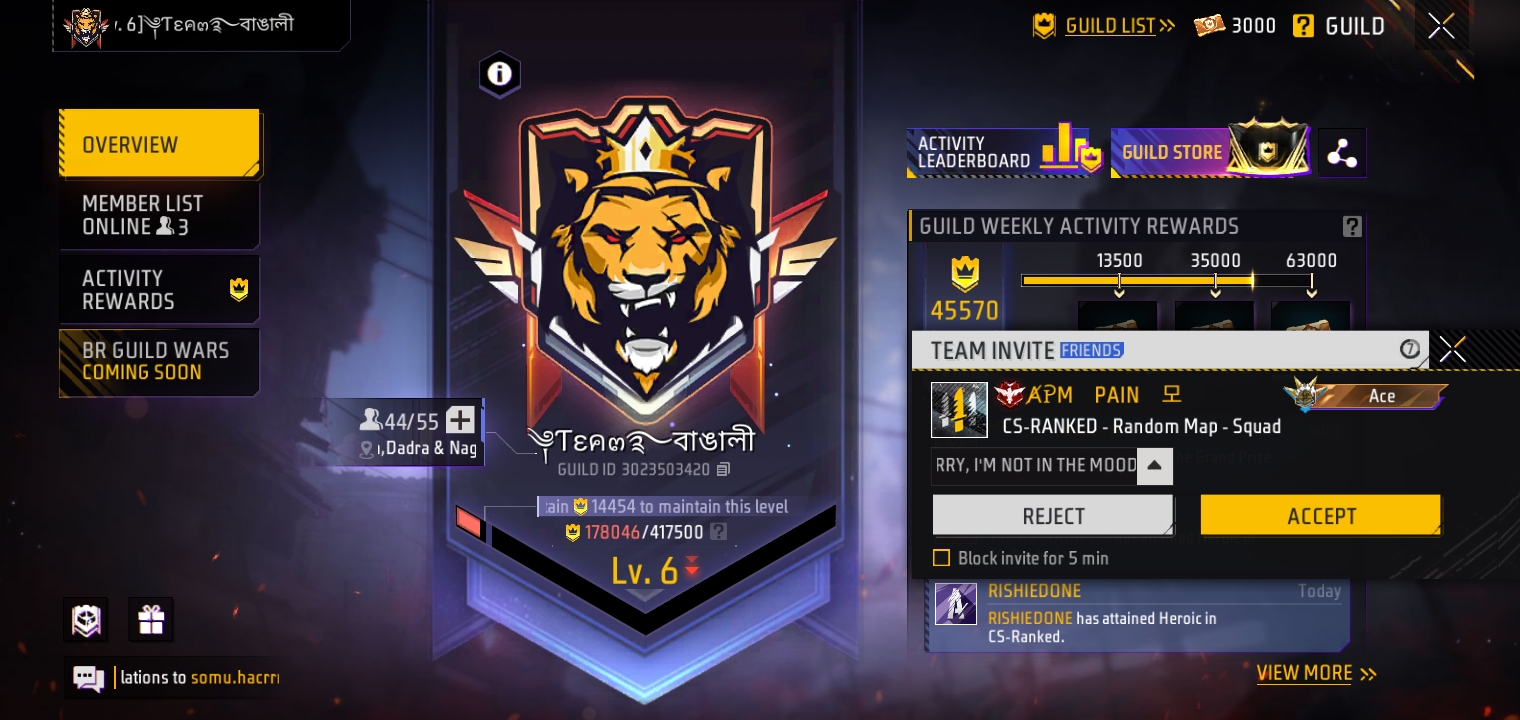This screenshot has height=720, width=1520.
Task: Open the gift box icon at bottom left
Action: pyautogui.click(x=151, y=620)
